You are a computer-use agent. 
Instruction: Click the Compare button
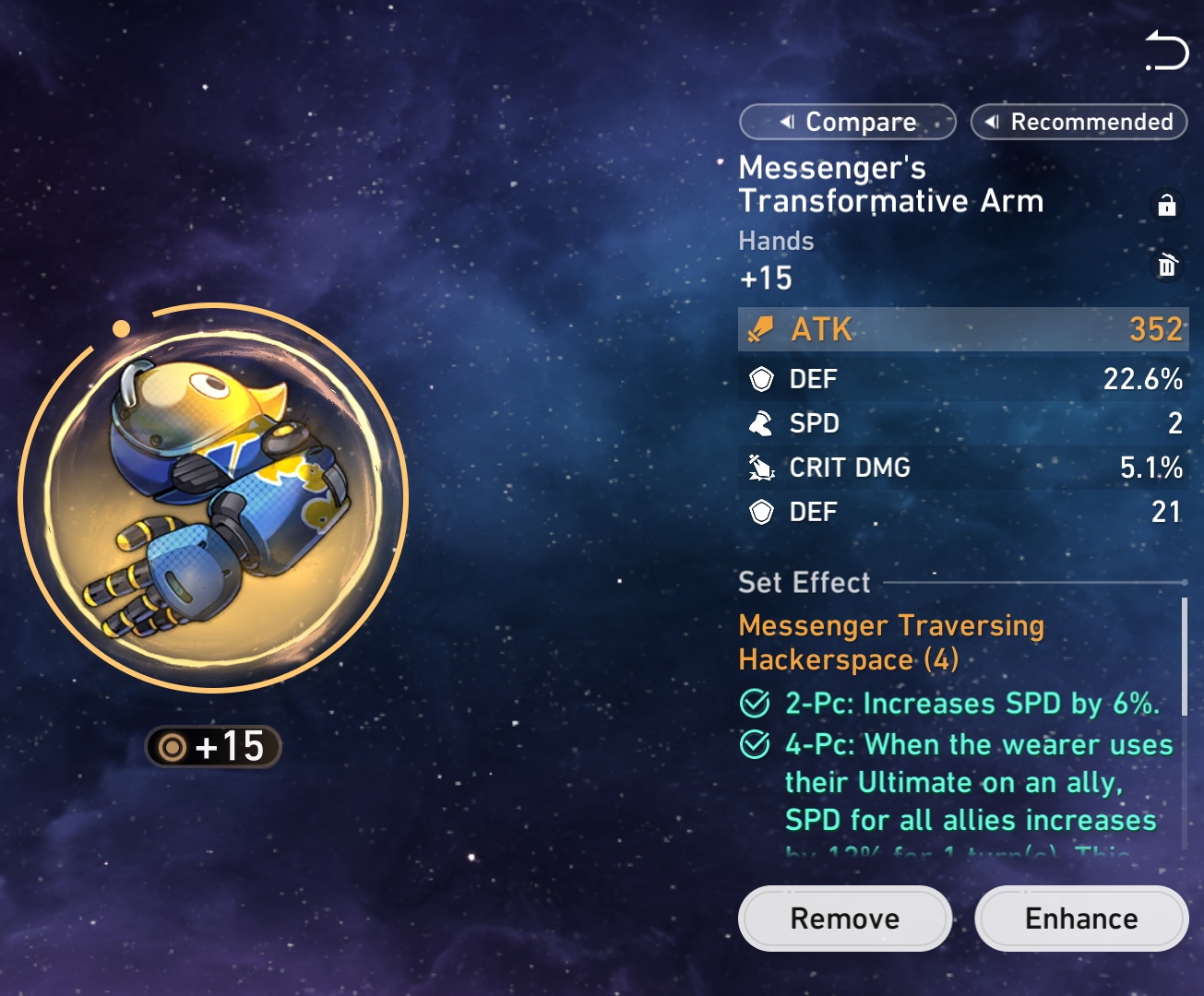847,122
